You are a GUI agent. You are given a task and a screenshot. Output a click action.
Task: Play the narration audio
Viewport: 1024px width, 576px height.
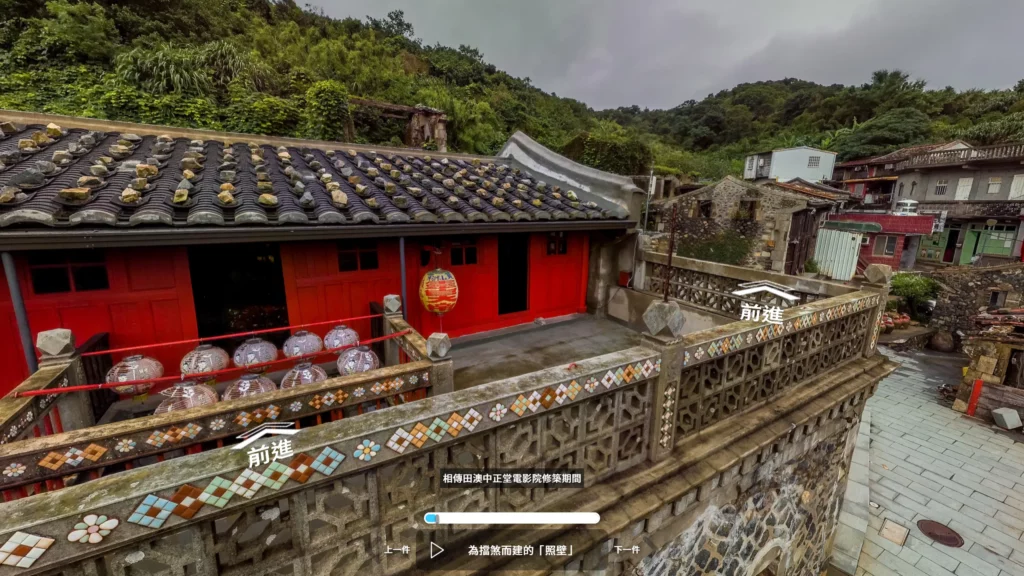tap(437, 550)
